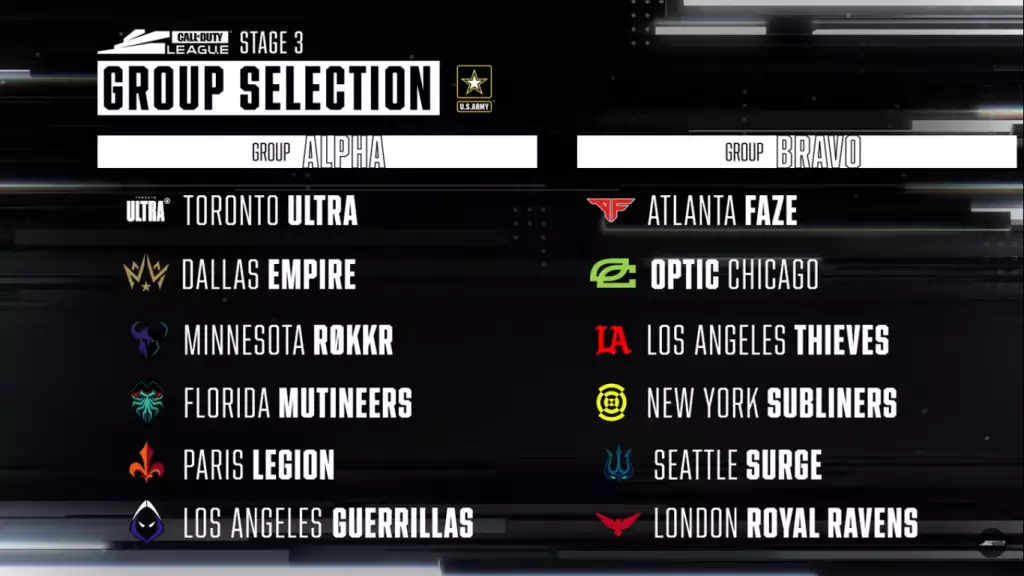Select the Atlanta FaZe team row
The height and width of the screenshot is (576, 1024).
click(721, 211)
